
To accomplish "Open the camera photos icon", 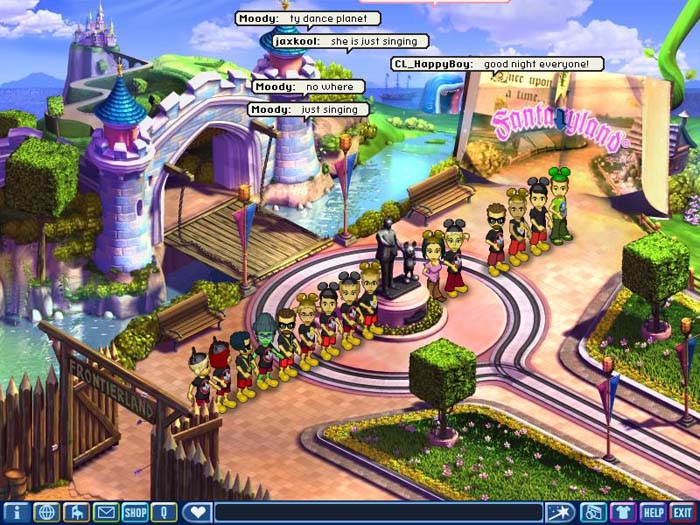I will pos(593,512).
